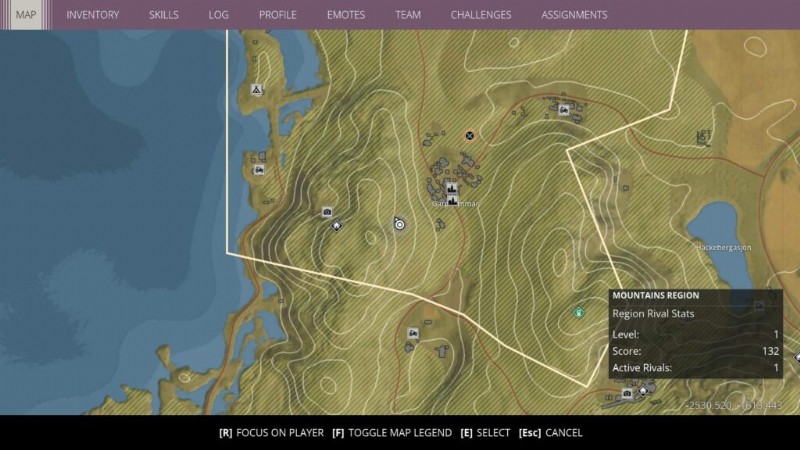Viewport: 800px width, 450px height.
Task: Switch to the Inventory tab
Action: (x=92, y=15)
